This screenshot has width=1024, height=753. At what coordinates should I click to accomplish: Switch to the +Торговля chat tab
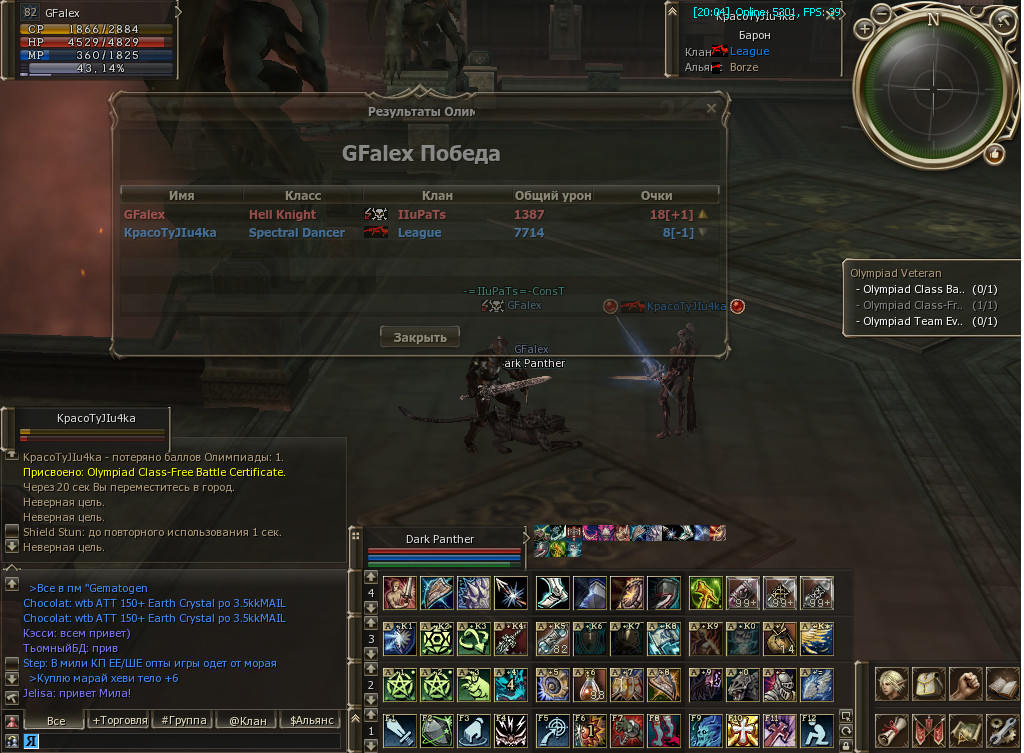point(119,720)
